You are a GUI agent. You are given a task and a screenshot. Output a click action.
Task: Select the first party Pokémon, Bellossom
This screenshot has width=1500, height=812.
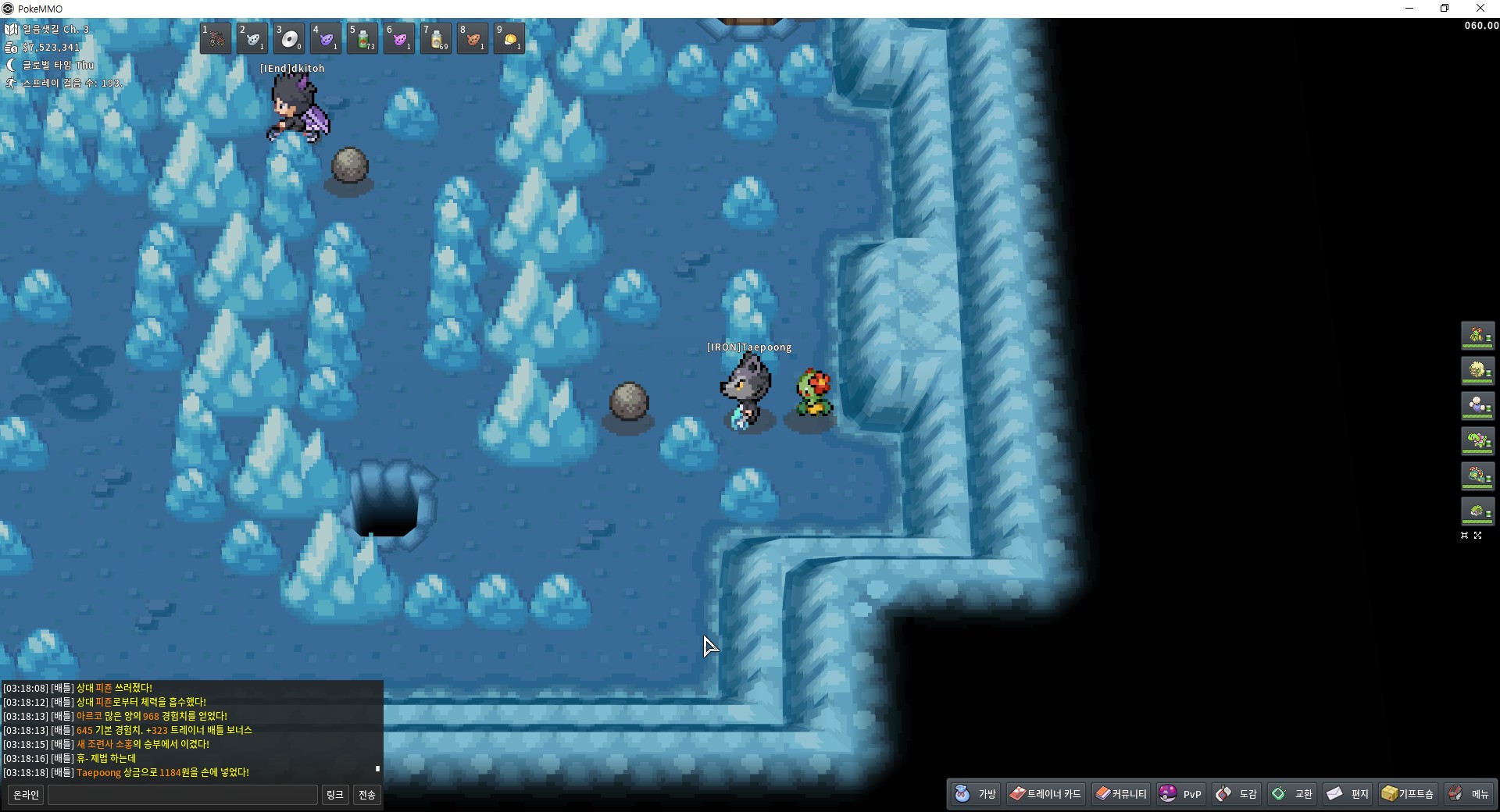click(1477, 336)
